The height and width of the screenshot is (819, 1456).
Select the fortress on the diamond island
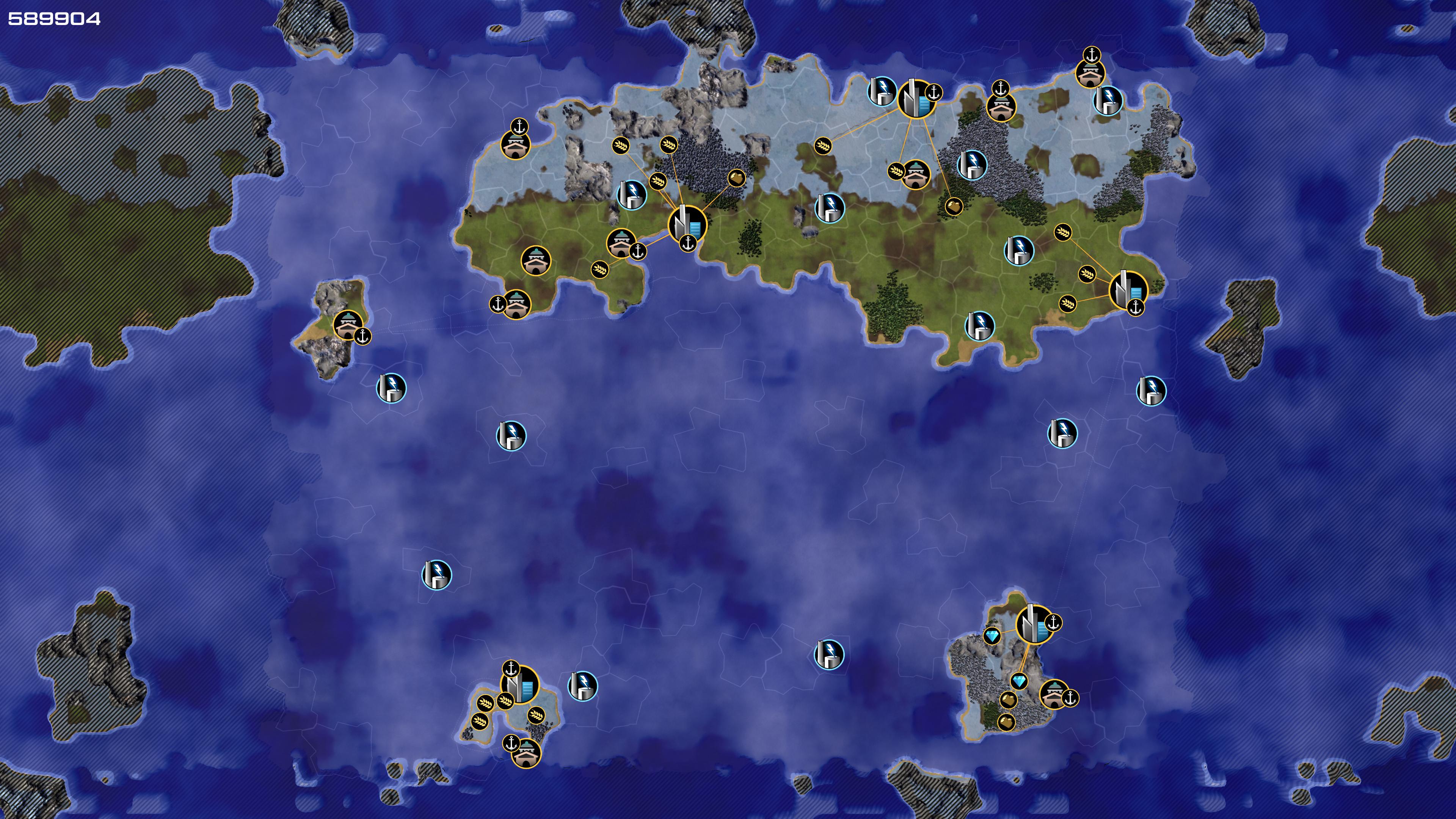[1054, 694]
